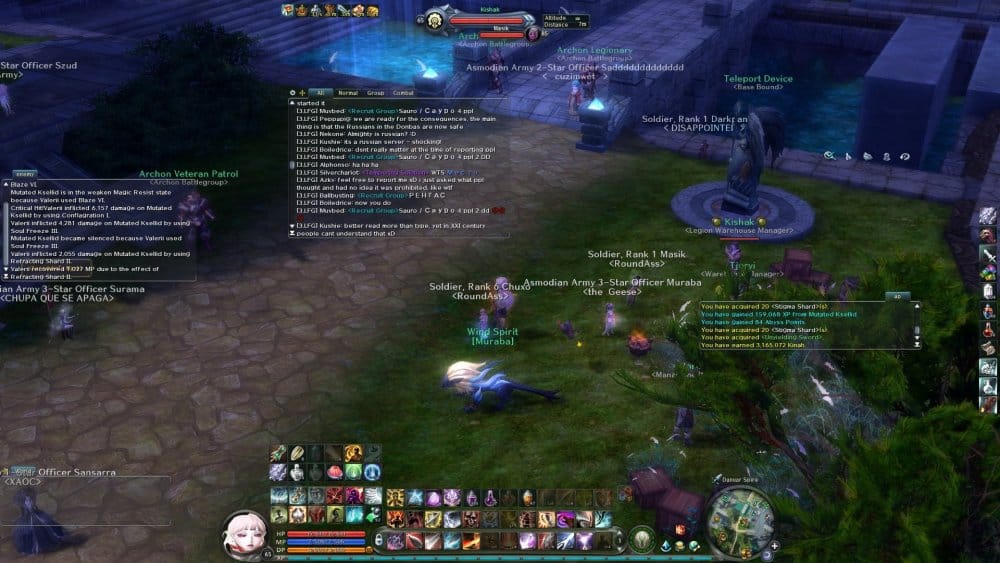The width and height of the screenshot is (1000, 563).
Task: Show the All chat tab
Action: (x=320, y=93)
